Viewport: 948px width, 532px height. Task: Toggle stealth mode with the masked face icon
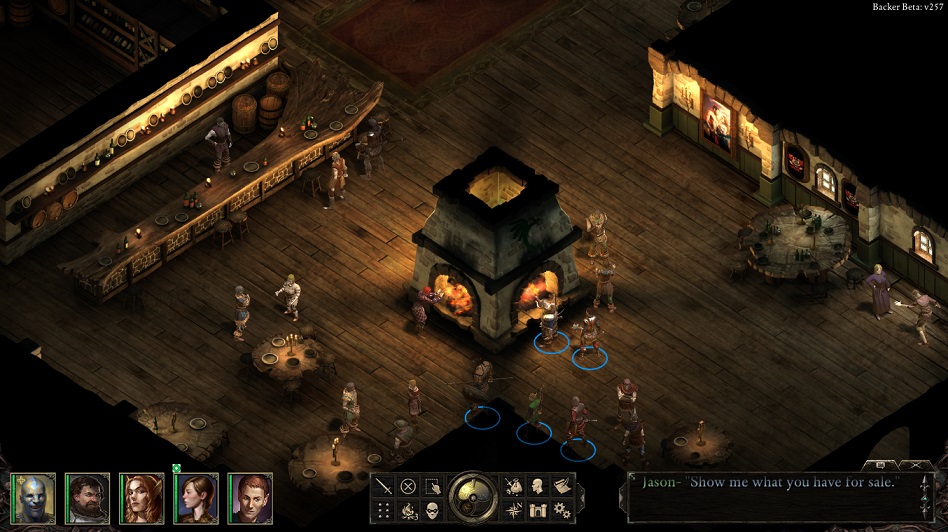432,511
